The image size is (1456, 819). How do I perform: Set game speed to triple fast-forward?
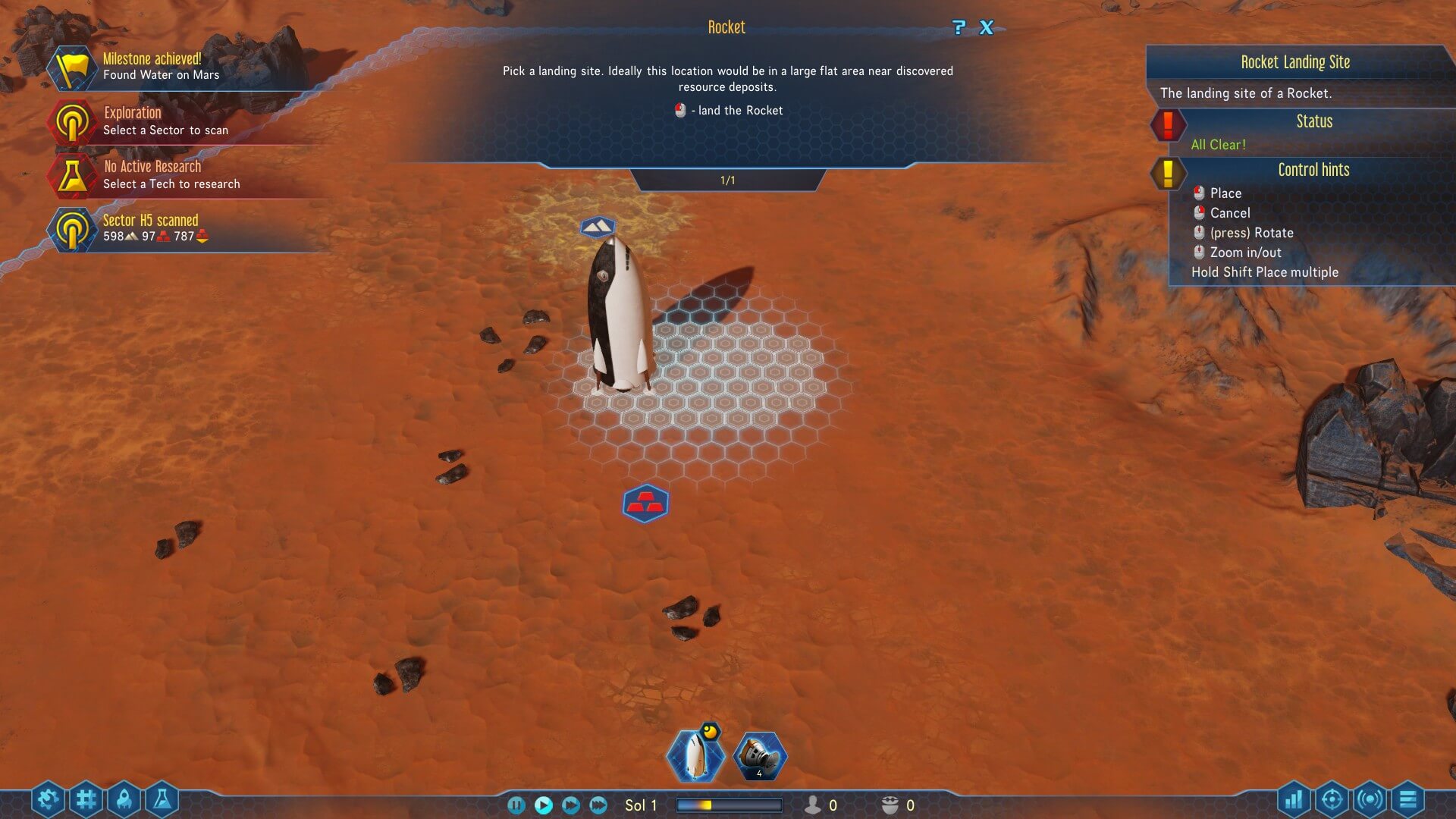598,805
